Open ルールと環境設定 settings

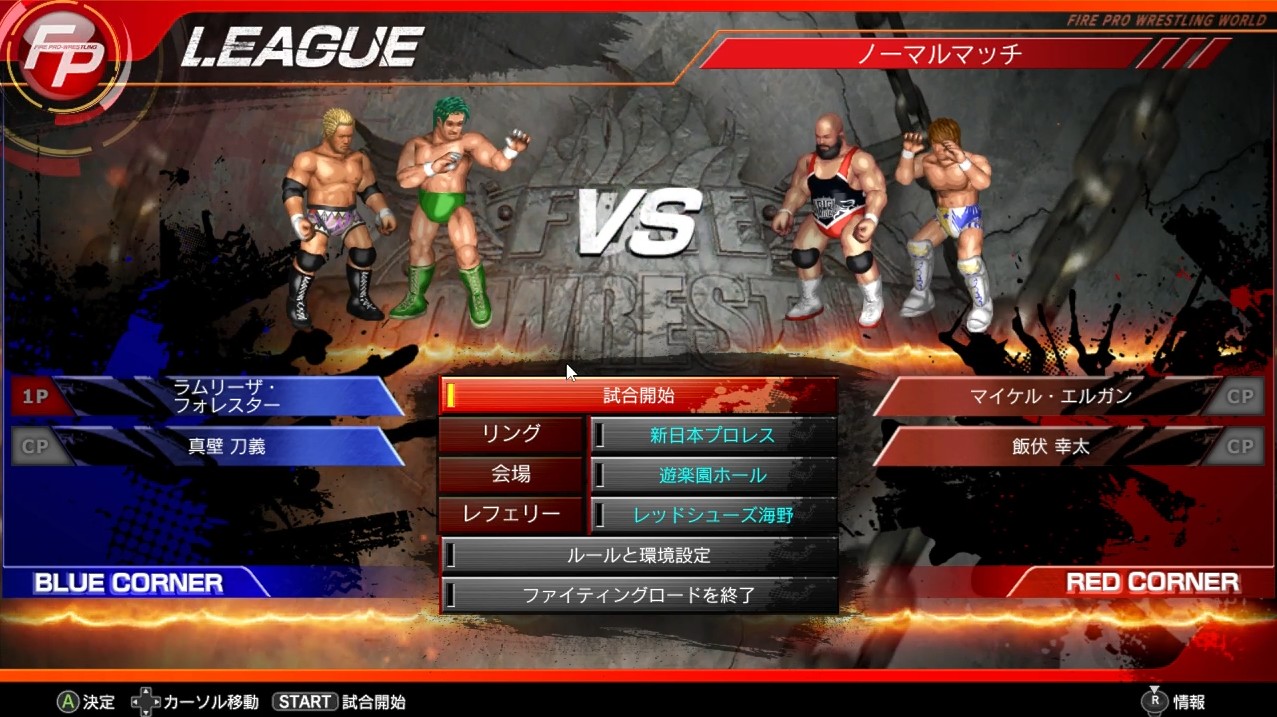pos(639,555)
